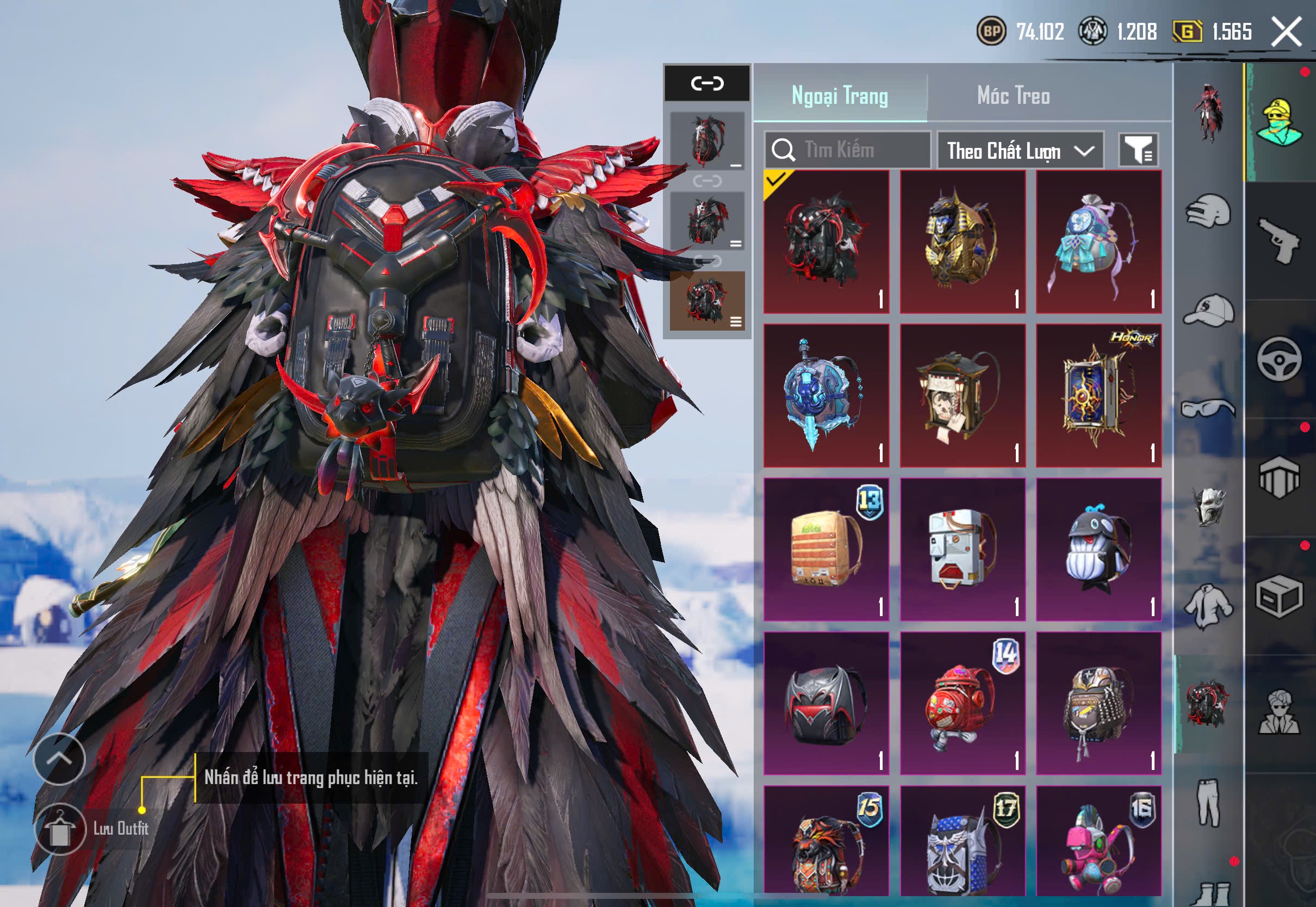
Task: Toggle the link icon above backpack levels
Action: click(707, 84)
